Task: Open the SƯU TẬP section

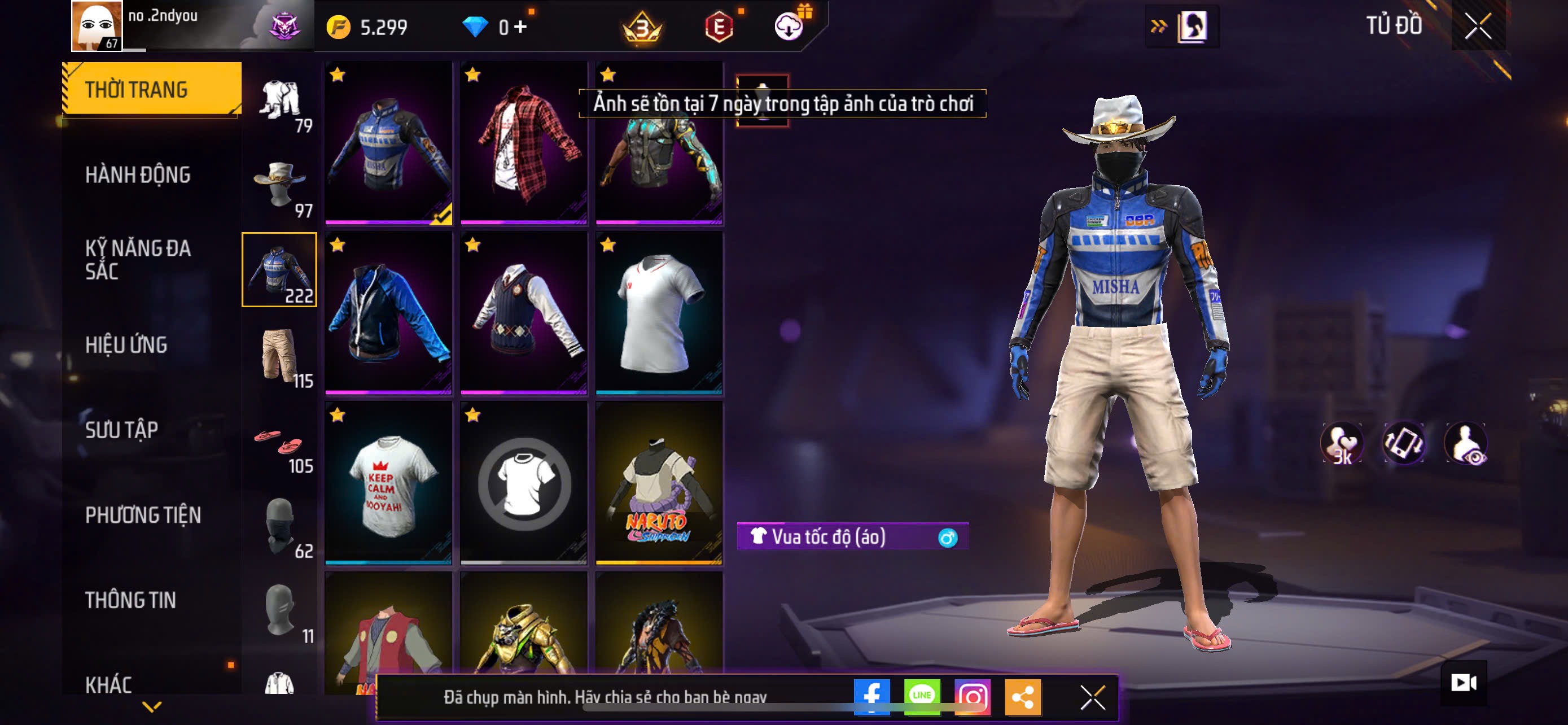Action: (x=122, y=430)
